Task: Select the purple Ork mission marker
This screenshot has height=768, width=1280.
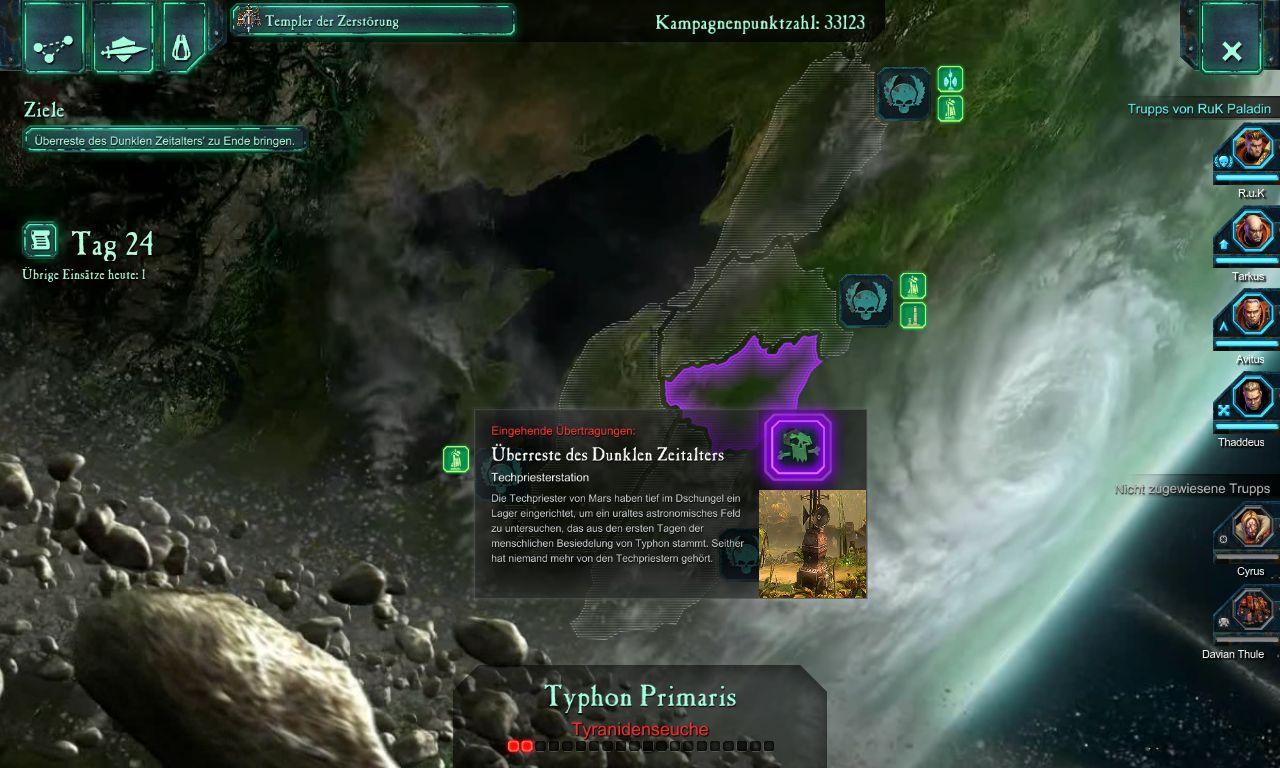Action: (x=798, y=446)
